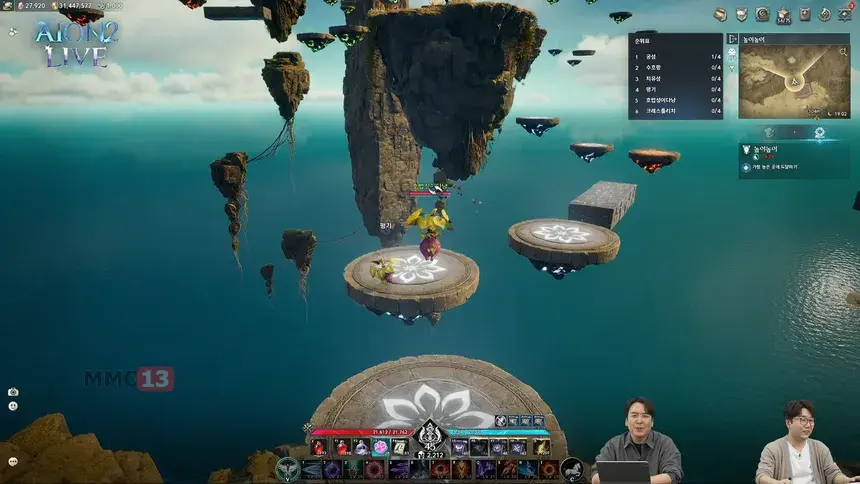Use the red potion in the first quick slot
Screen dimensions: 860x484
pos(319,447)
